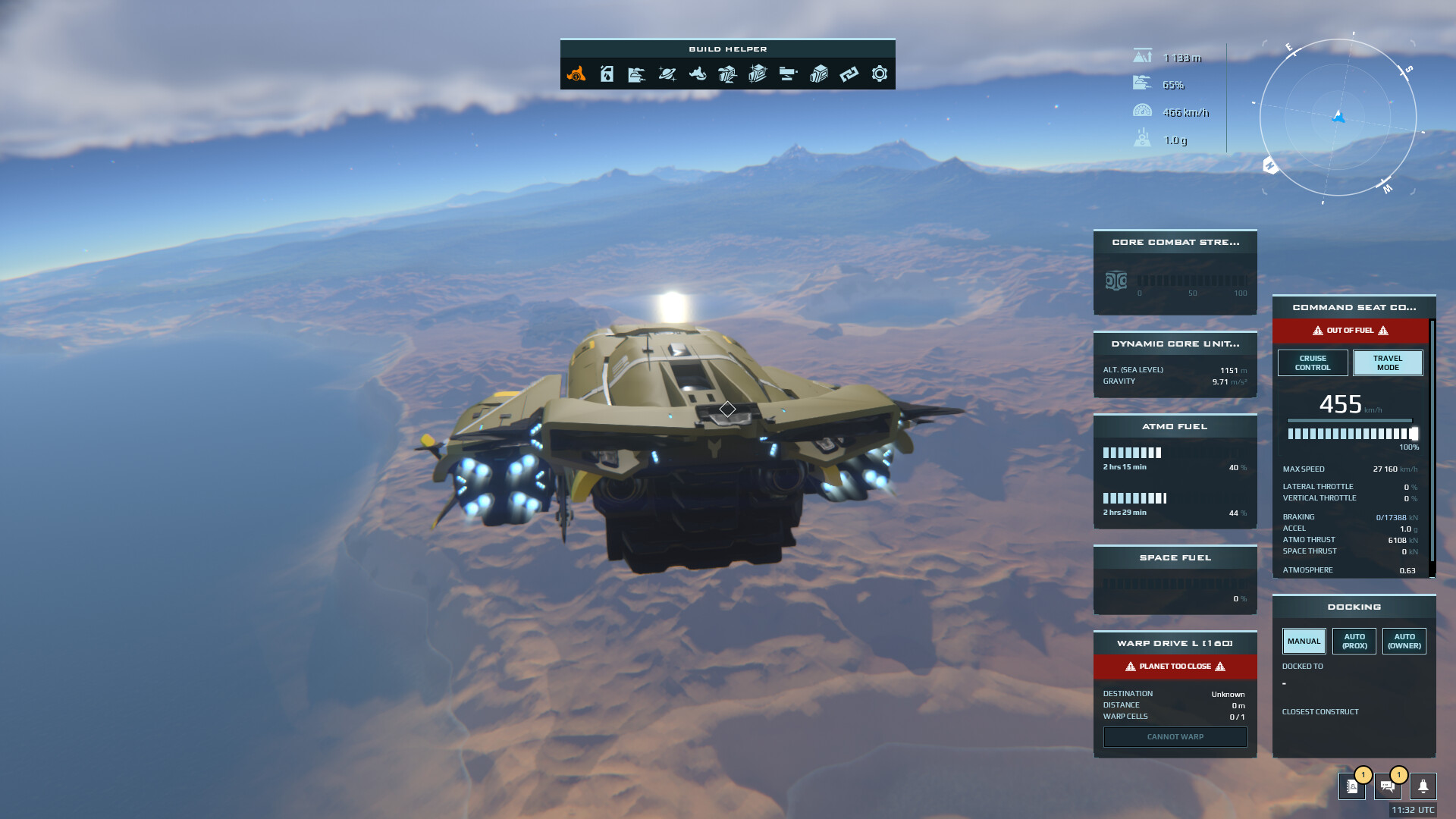Screen dimensions: 1456x819
Task: Adjust the 100% throttle bar
Action: click(1352, 433)
